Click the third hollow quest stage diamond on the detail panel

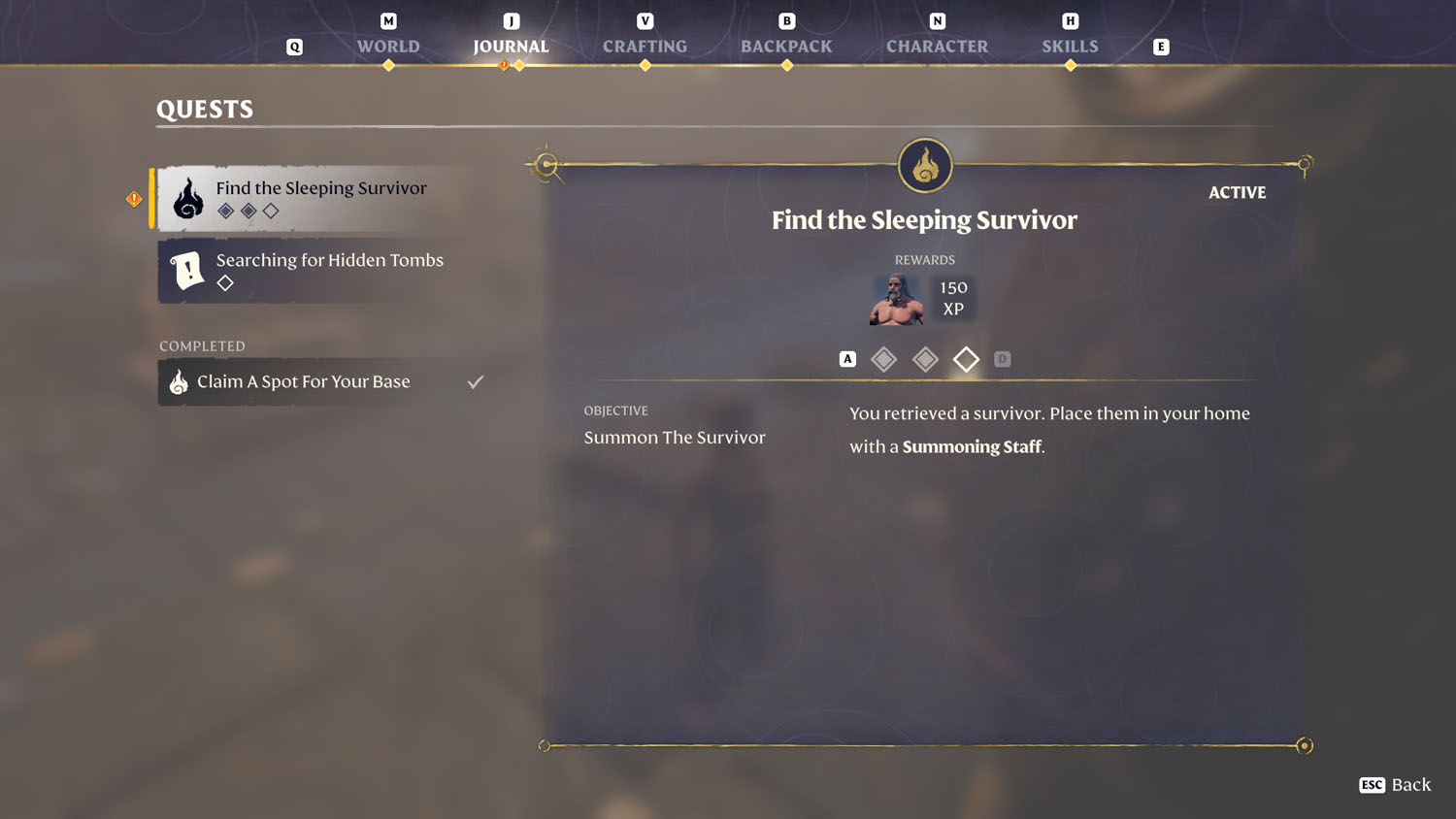(x=966, y=359)
